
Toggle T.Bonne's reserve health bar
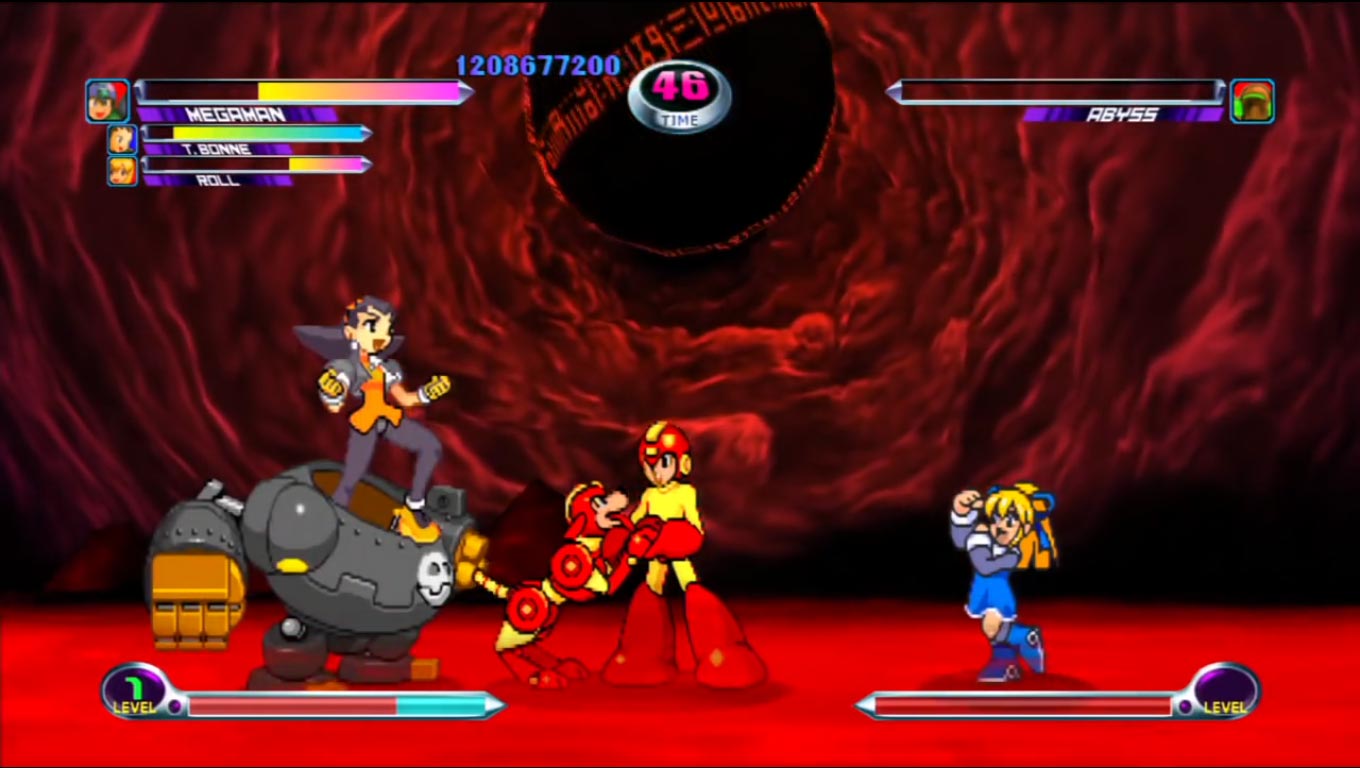coord(255,131)
